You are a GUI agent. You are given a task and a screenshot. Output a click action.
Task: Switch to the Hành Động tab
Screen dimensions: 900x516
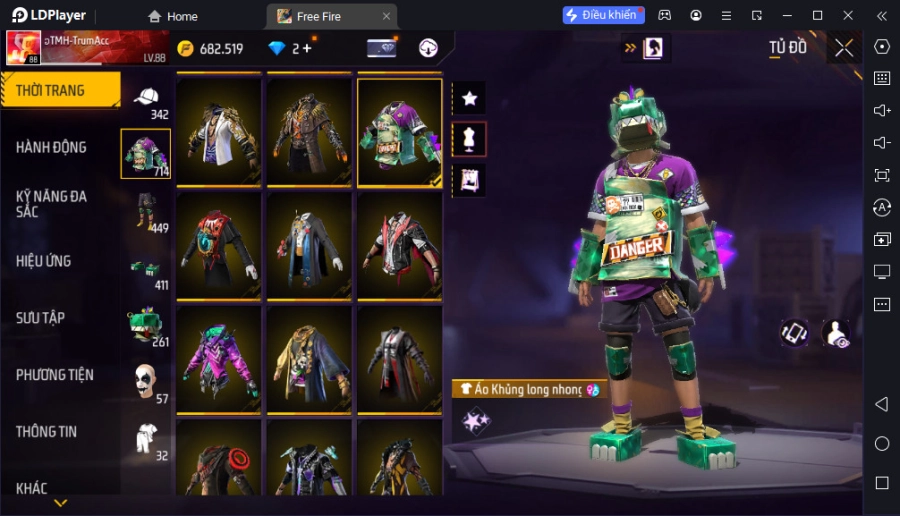52,147
